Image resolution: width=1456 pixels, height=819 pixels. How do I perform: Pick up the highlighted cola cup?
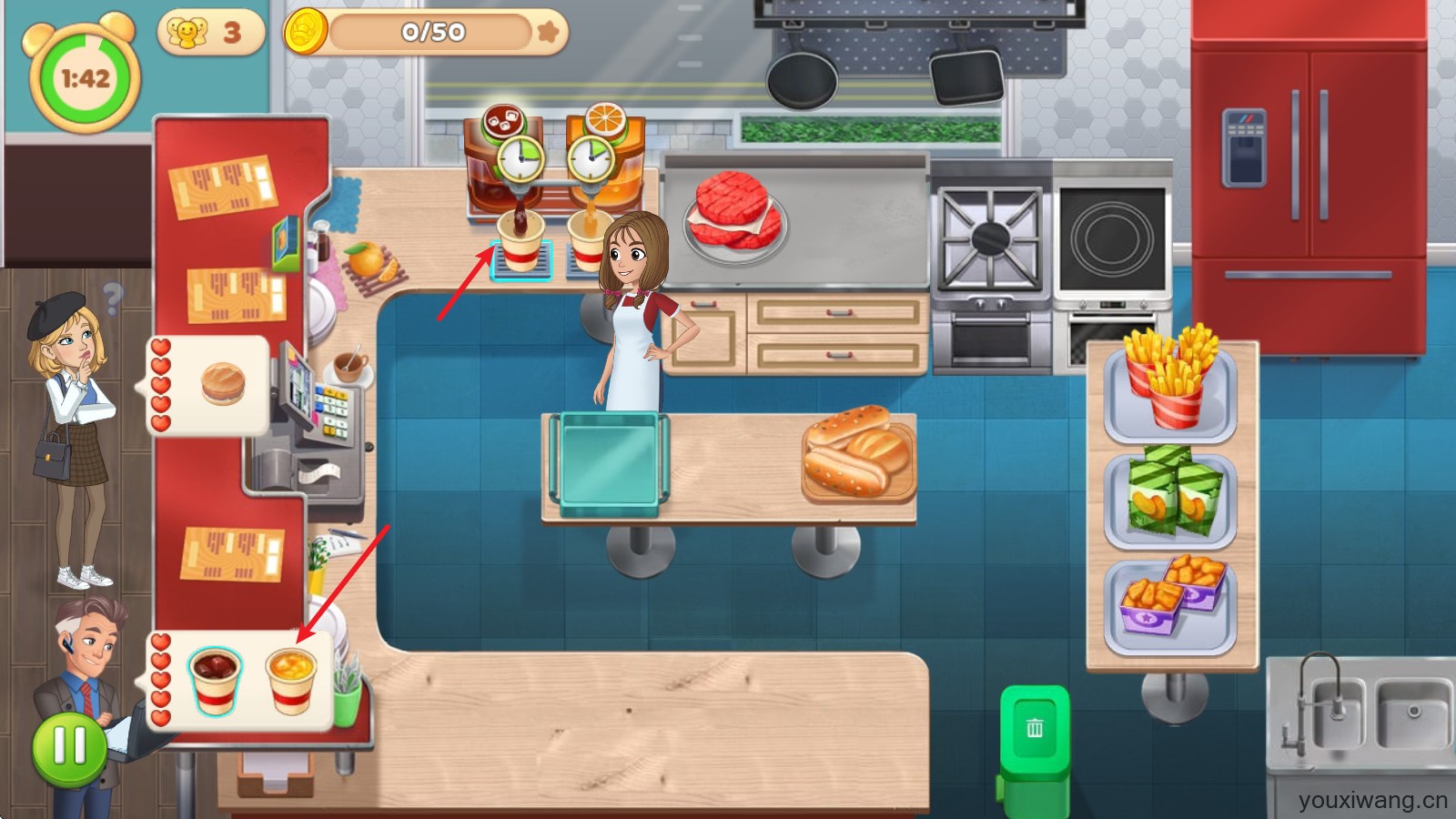(521, 242)
